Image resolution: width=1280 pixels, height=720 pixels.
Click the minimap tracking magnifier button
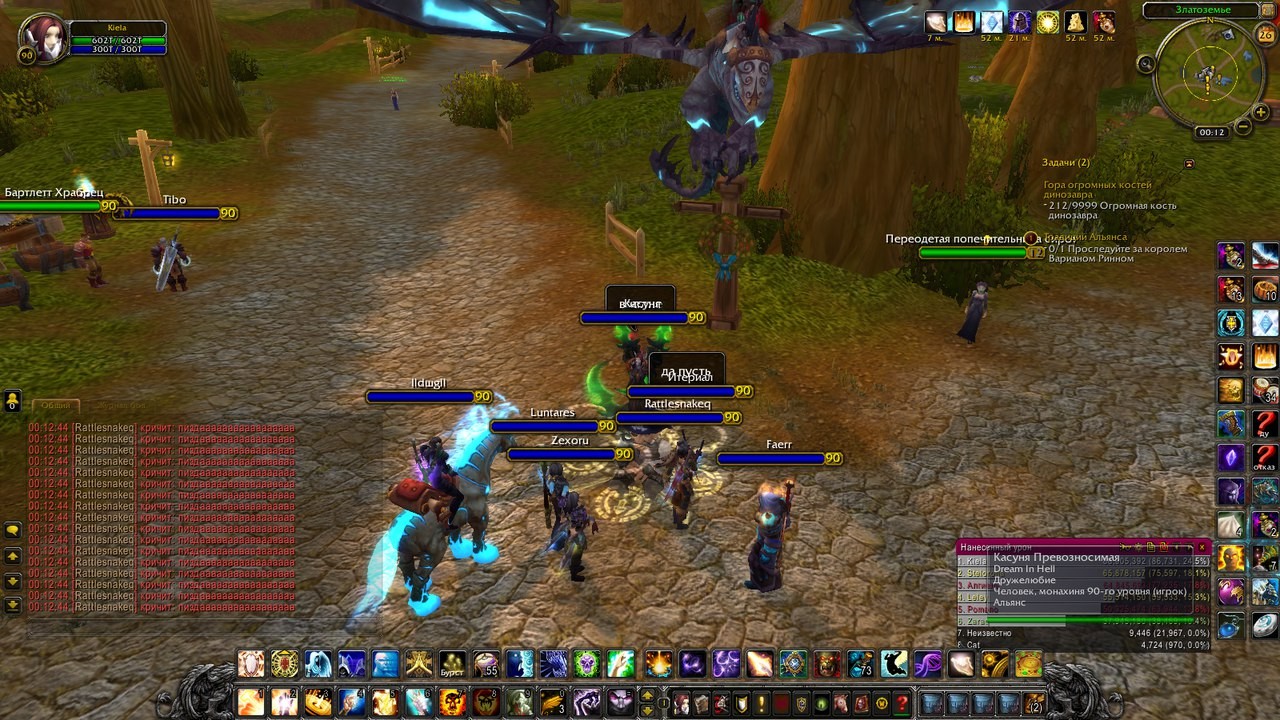tap(1146, 64)
